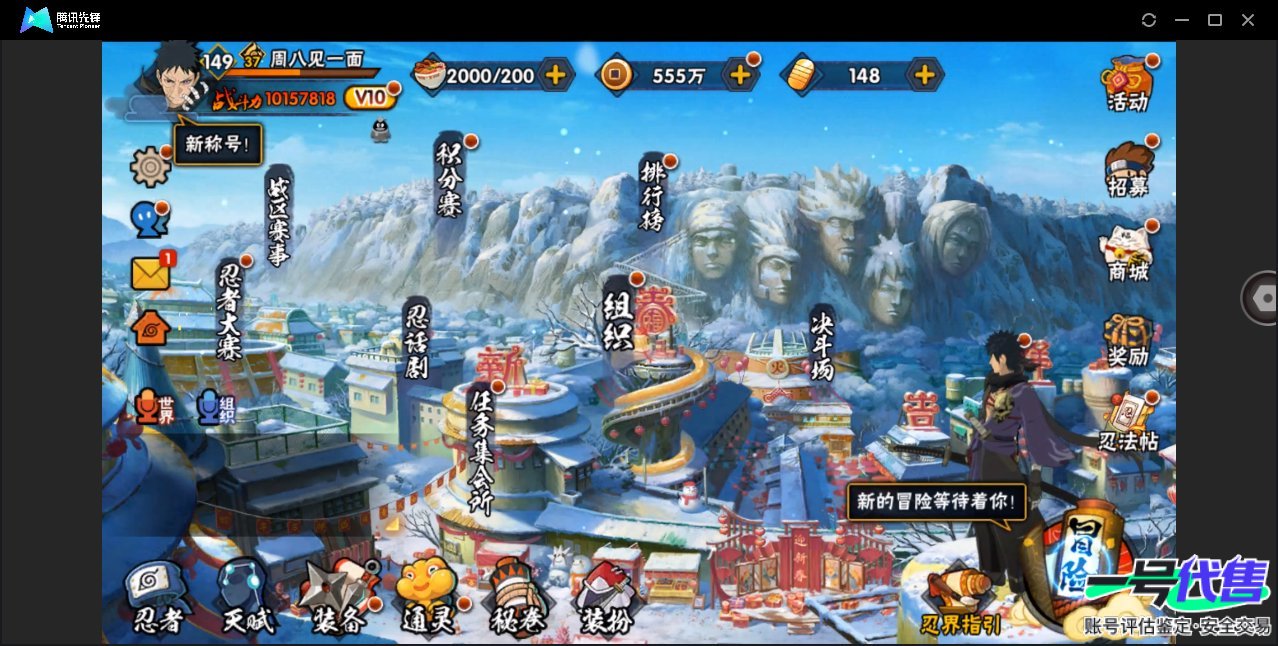The height and width of the screenshot is (646, 1278).
Task: Open the 活动 events menu
Action: [1127, 84]
